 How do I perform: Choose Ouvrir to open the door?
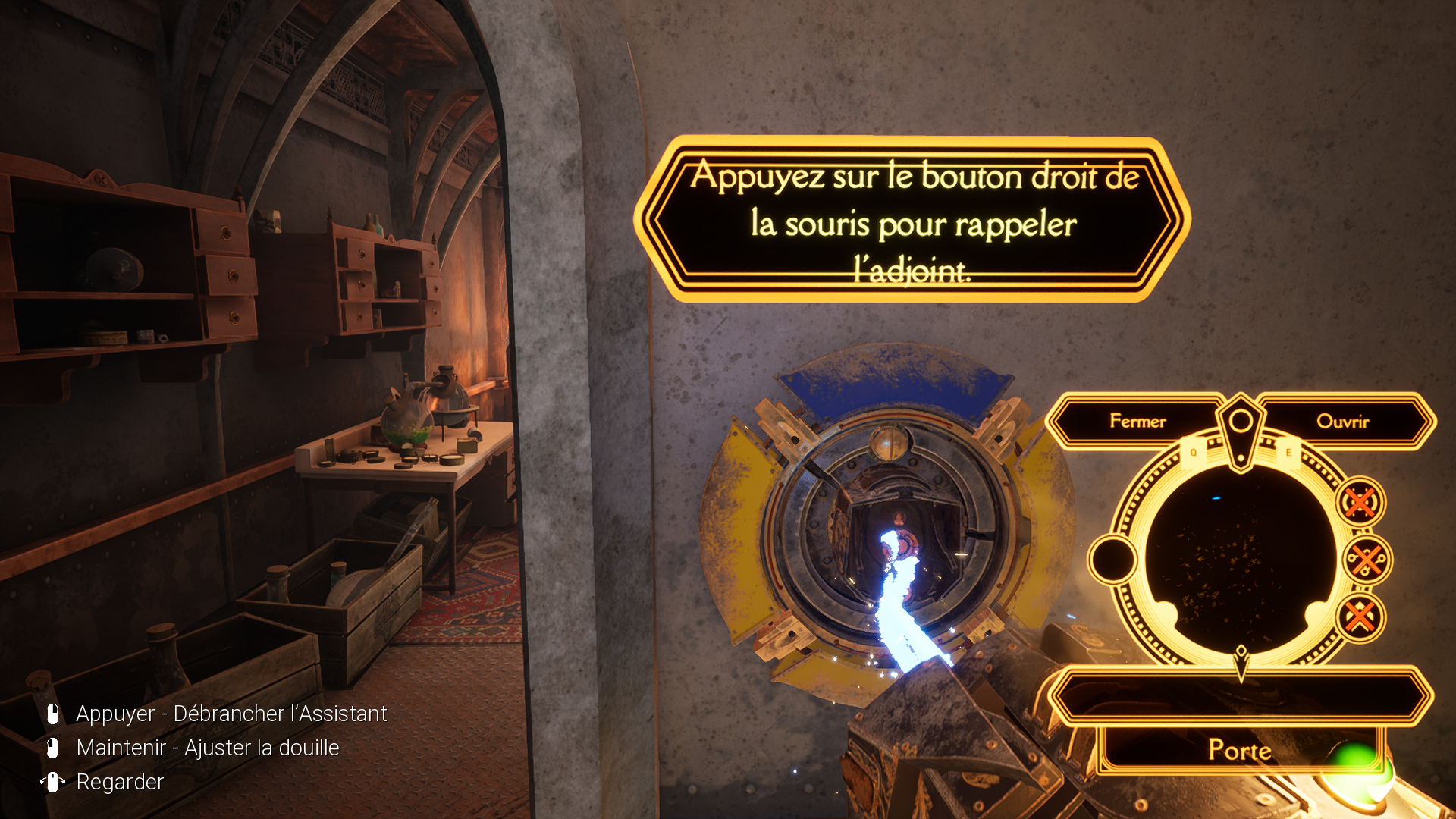coord(1342,421)
